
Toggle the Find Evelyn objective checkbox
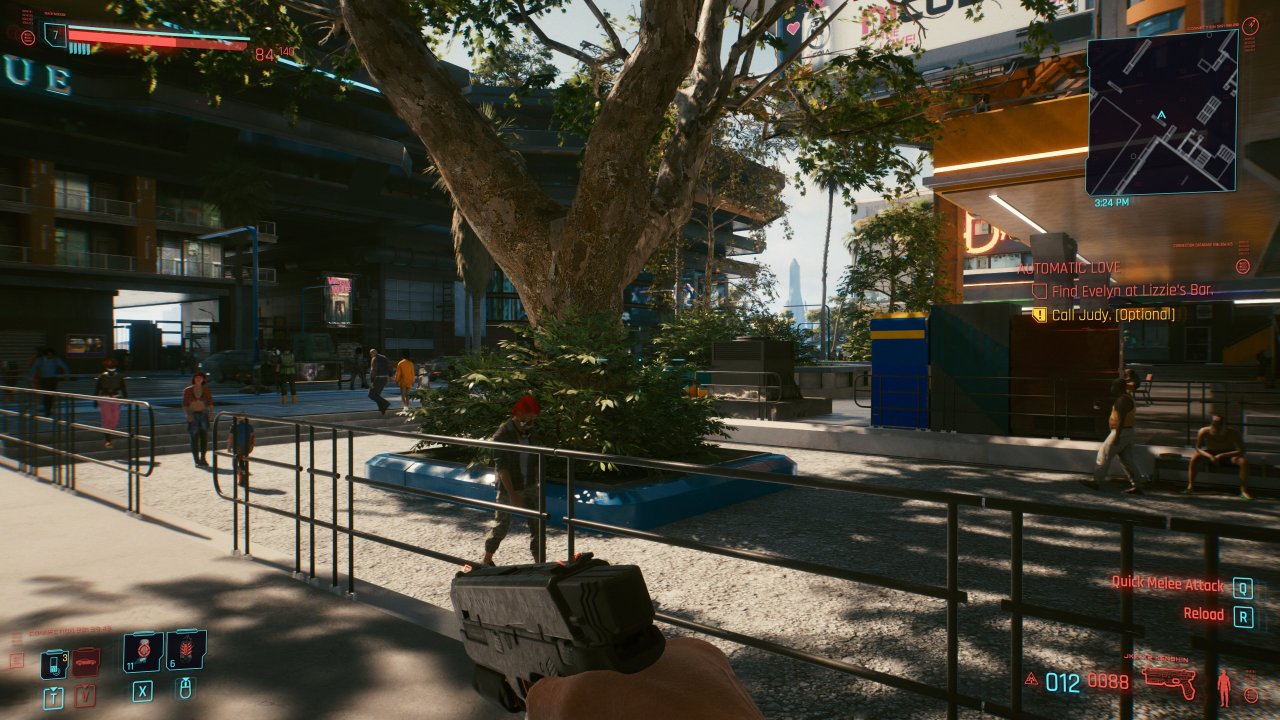(x=1039, y=290)
